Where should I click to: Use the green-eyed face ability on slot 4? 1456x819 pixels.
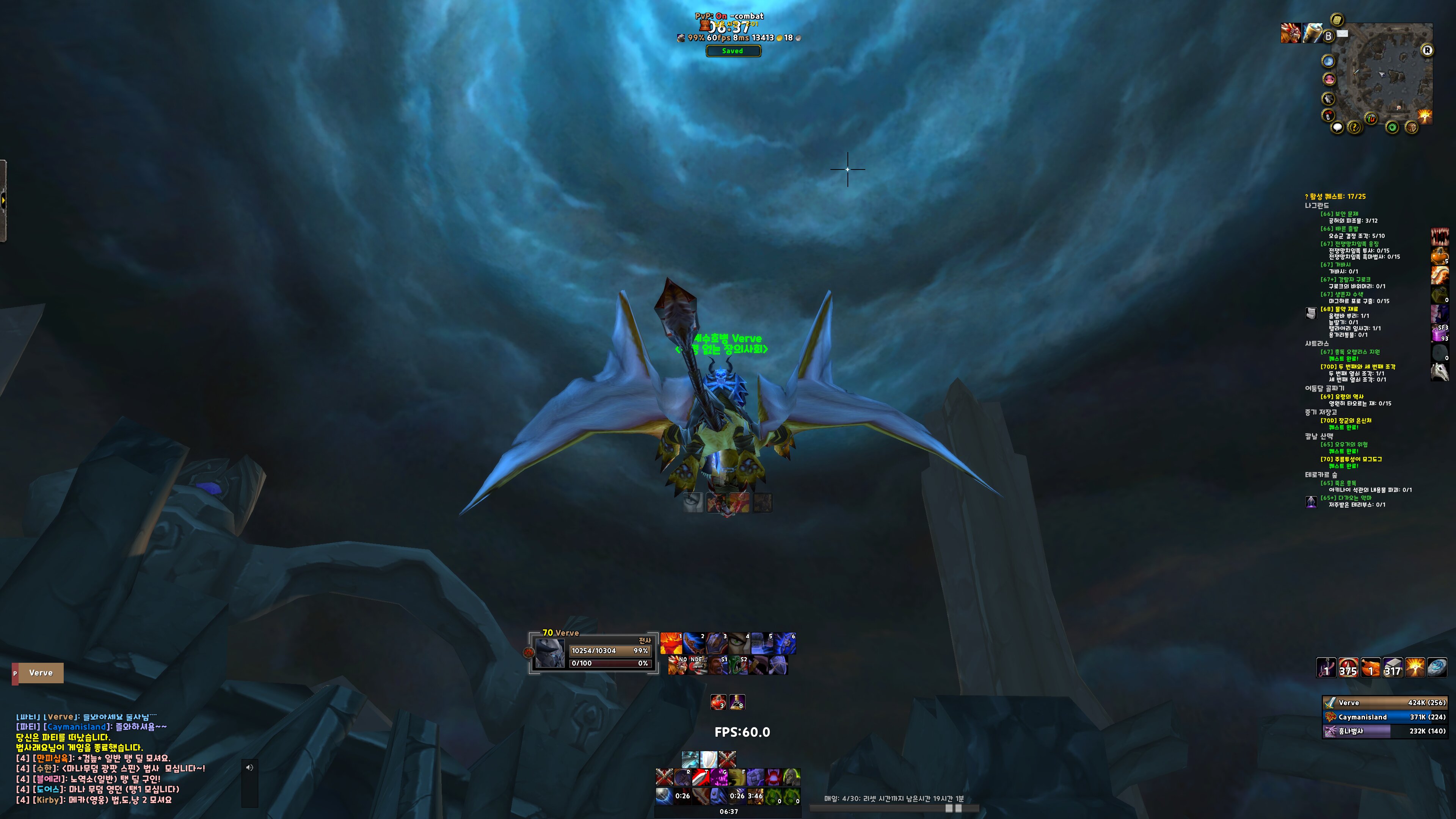[739, 643]
